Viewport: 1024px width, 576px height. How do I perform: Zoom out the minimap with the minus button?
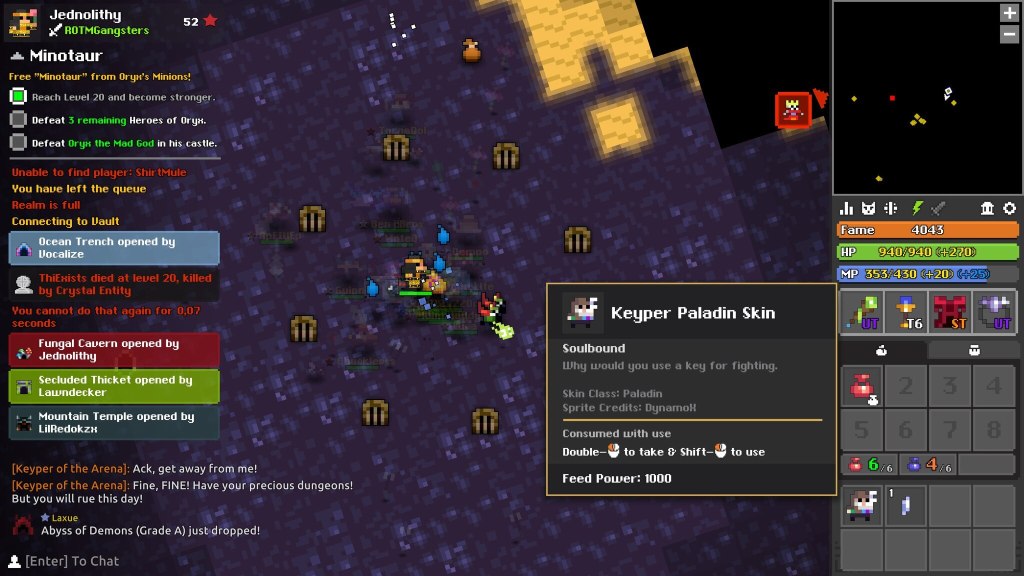(1009, 34)
